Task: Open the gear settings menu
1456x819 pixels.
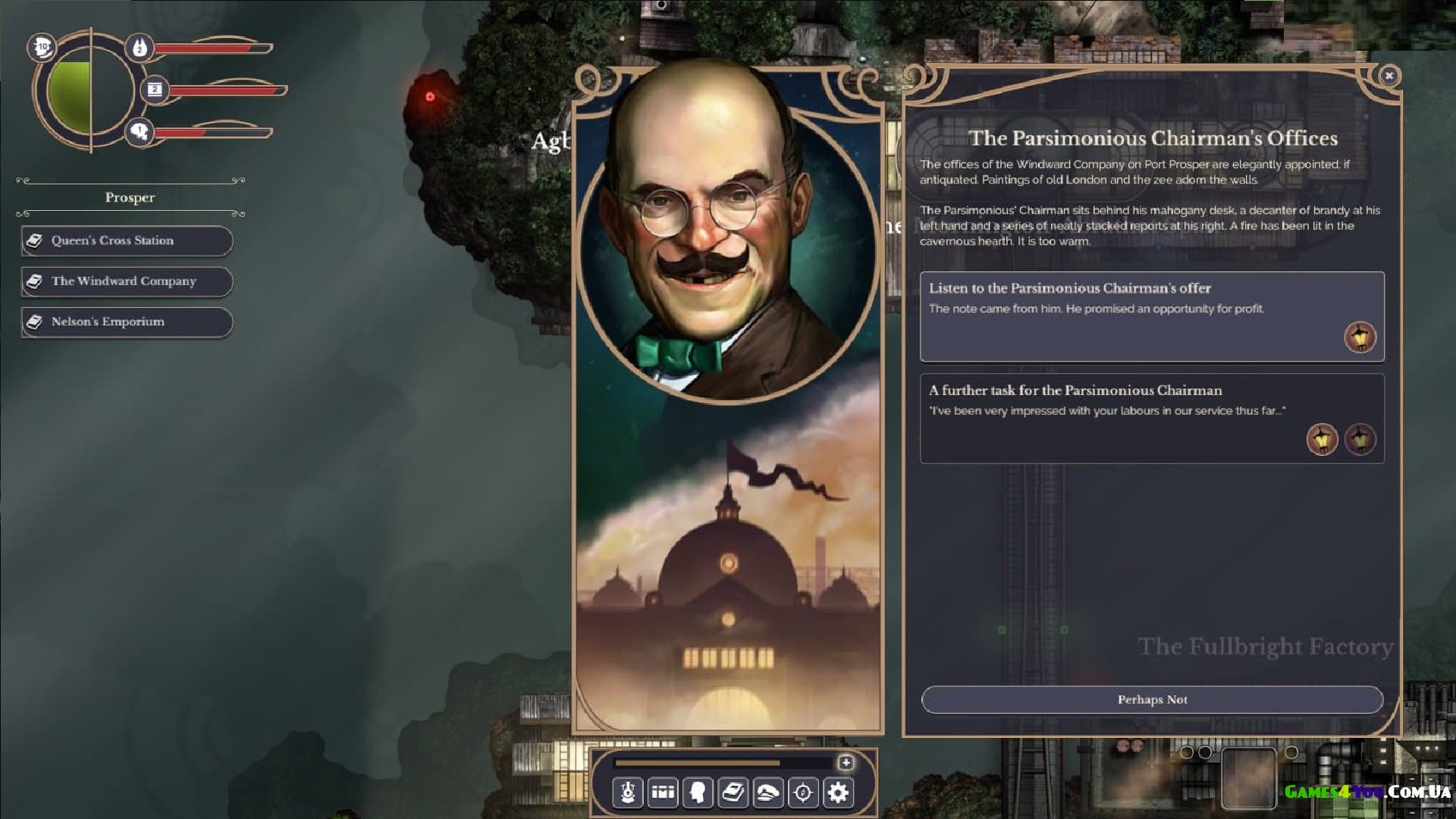Action: (x=838, y=792)
